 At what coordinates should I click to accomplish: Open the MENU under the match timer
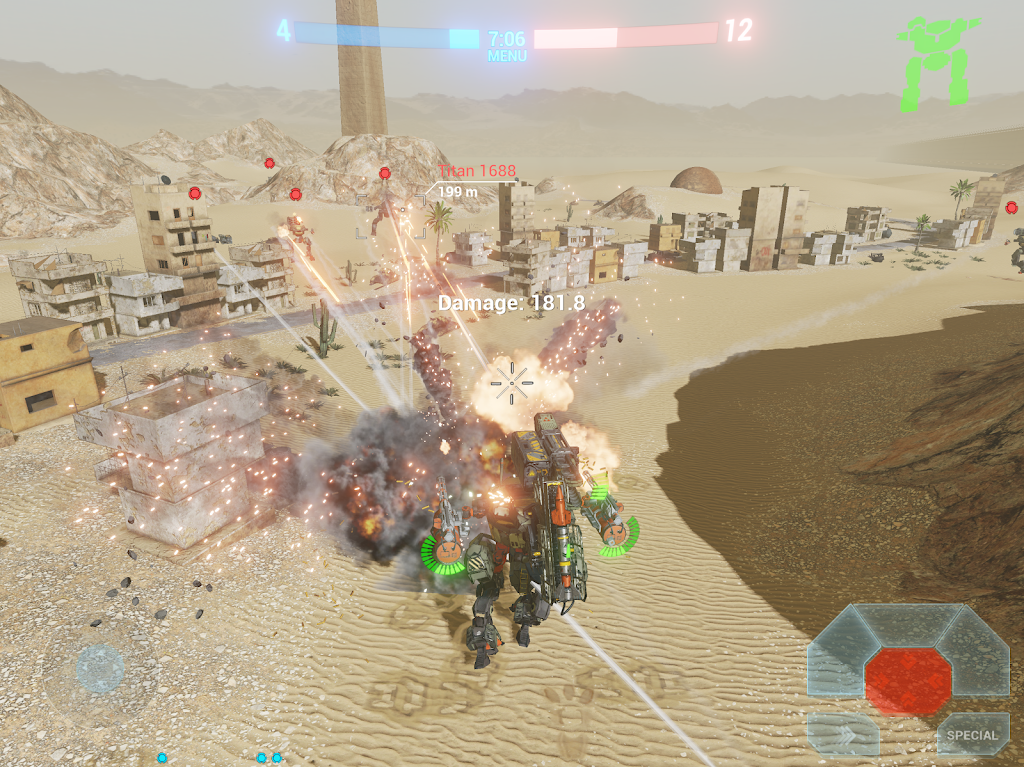pyautogui.click(x=507, y=57)
